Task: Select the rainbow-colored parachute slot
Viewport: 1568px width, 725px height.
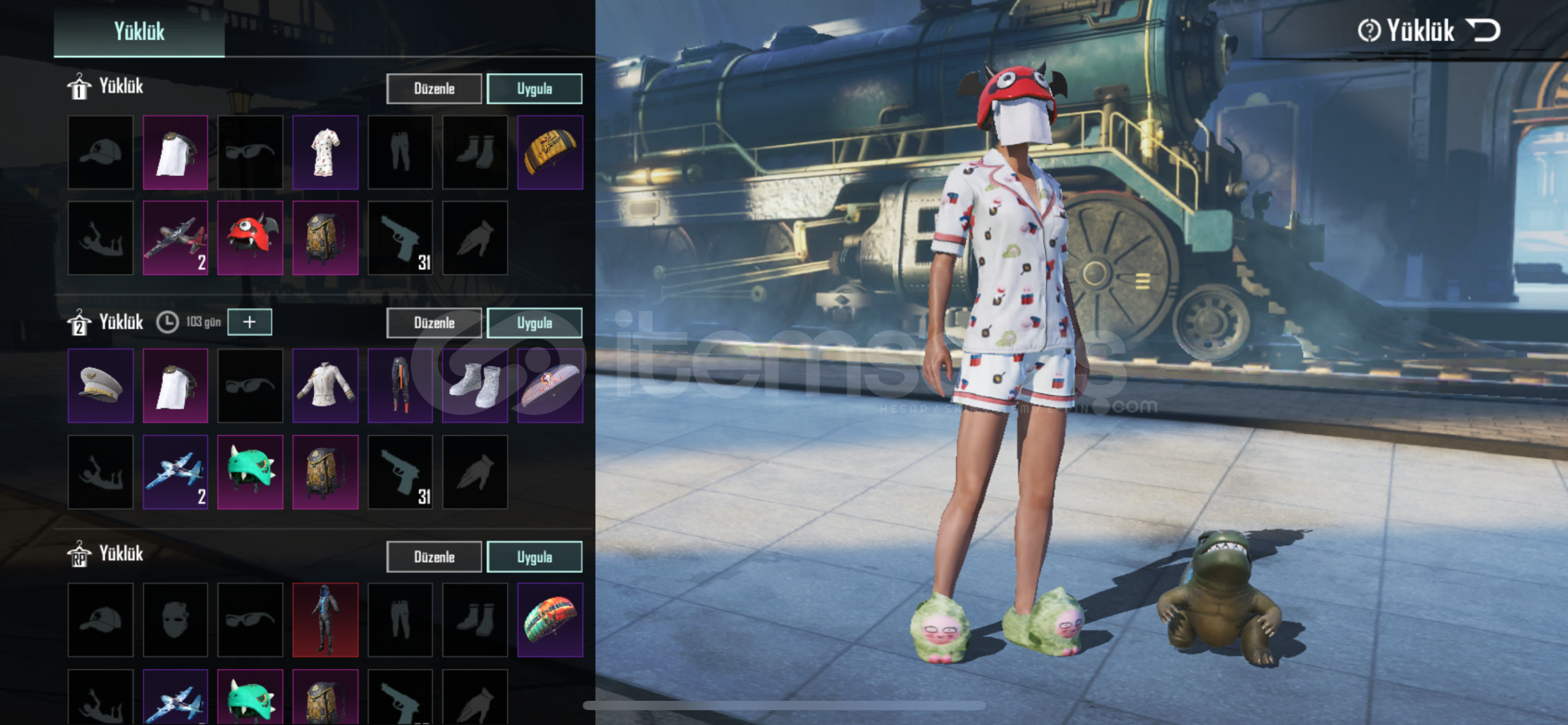Action: pos(550,620)
